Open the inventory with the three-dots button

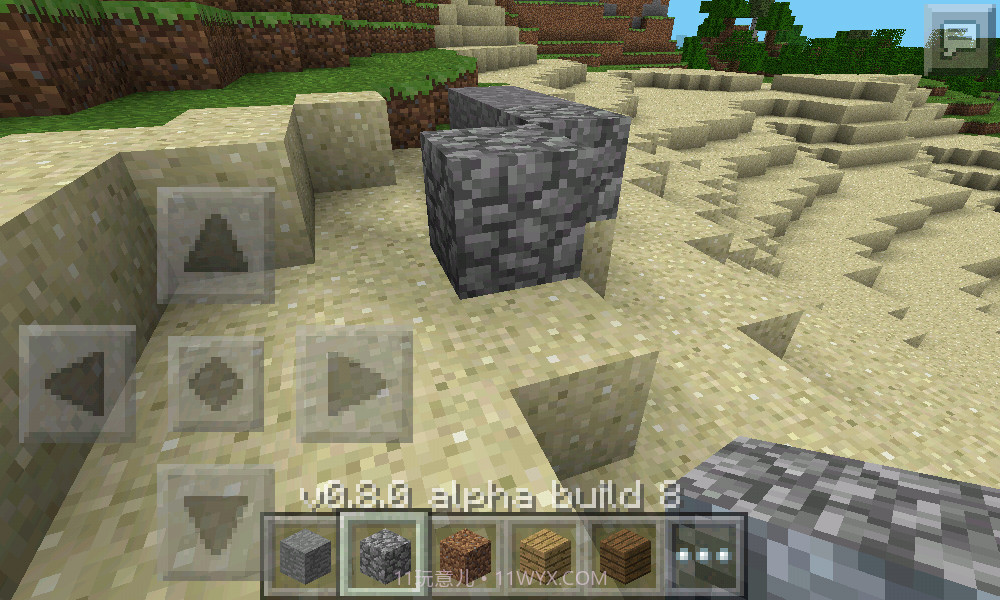(706, 552)
